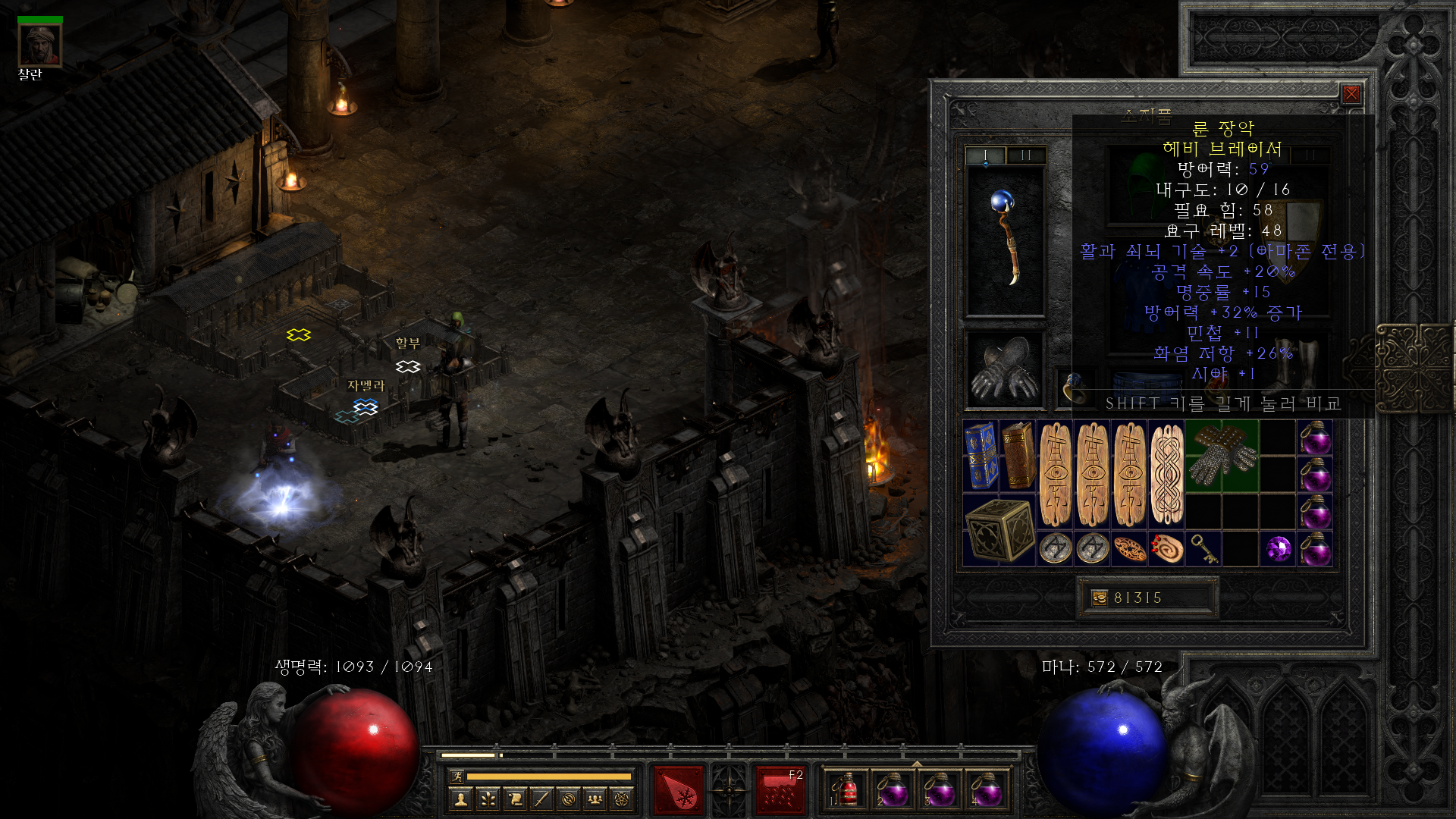Toggle the run/walk button
The height and width of the screenshot is (819, 1456).
(x=457, y=776)
